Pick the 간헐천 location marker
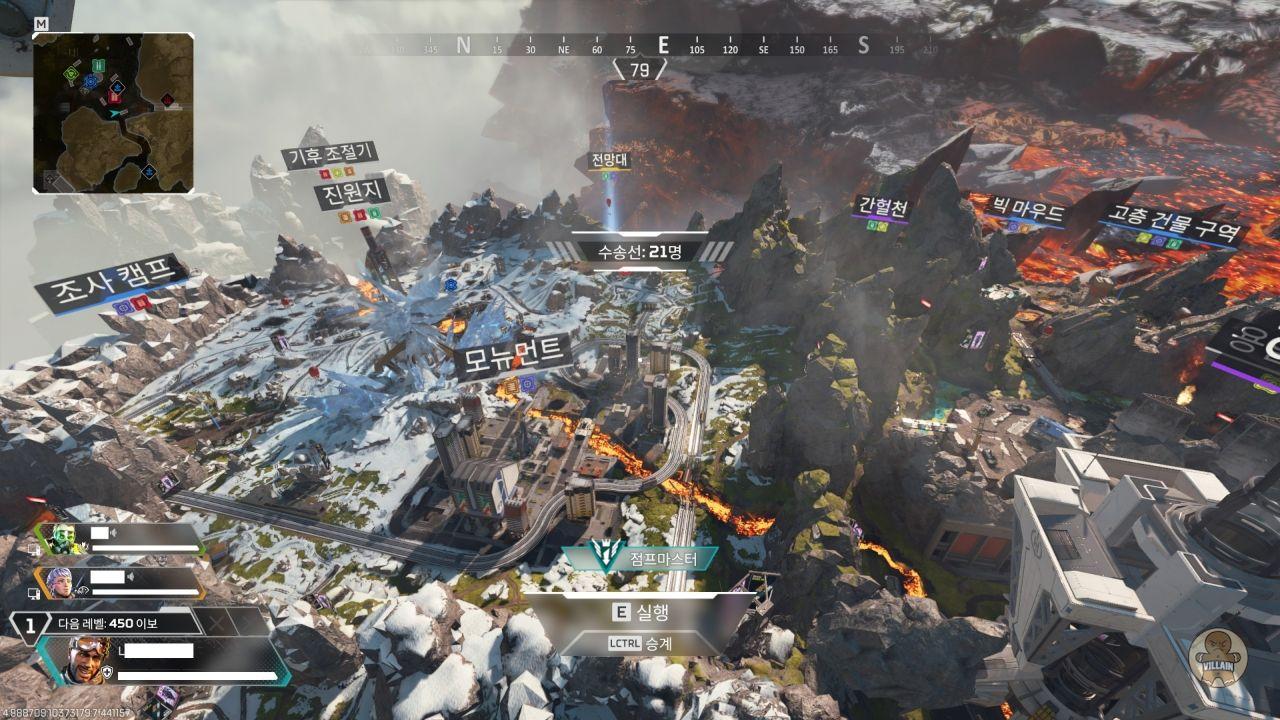Screen dimensions: 1280x720 pyautogui.click(x=882, y=207)
